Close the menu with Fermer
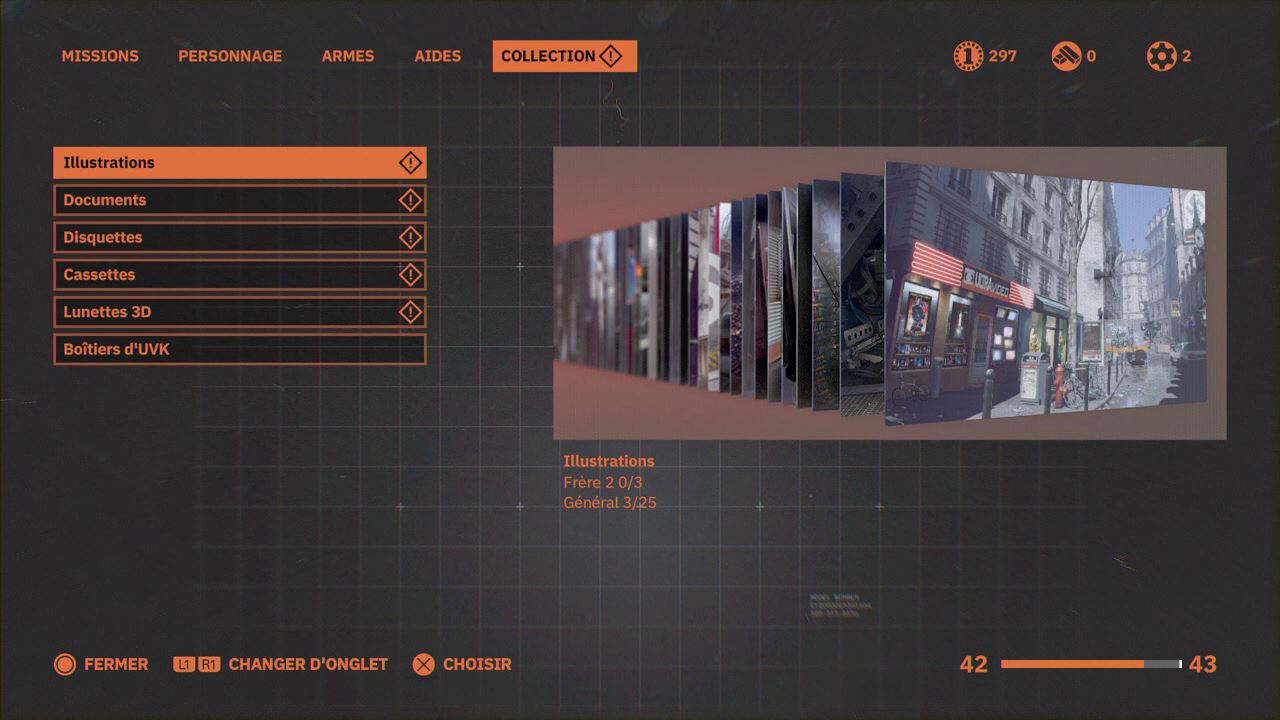The height and width of the screenshot is (720, 1280). click(101, 664)
